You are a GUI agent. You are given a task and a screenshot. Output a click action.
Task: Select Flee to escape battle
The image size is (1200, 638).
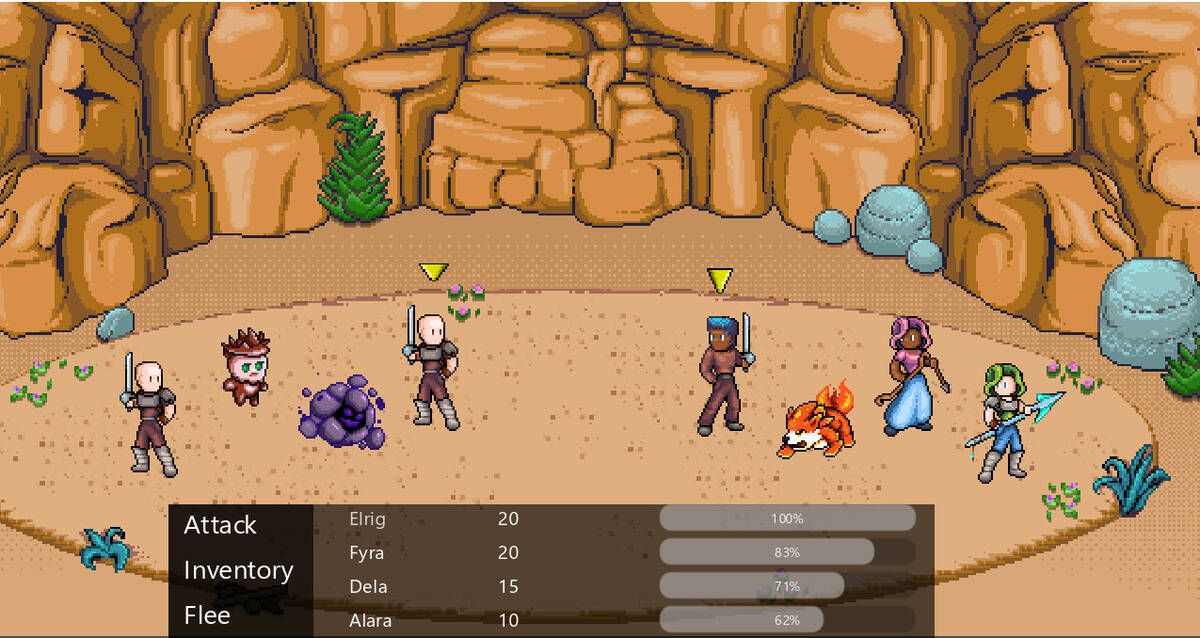pyautogui.click(x=207, y=615)
